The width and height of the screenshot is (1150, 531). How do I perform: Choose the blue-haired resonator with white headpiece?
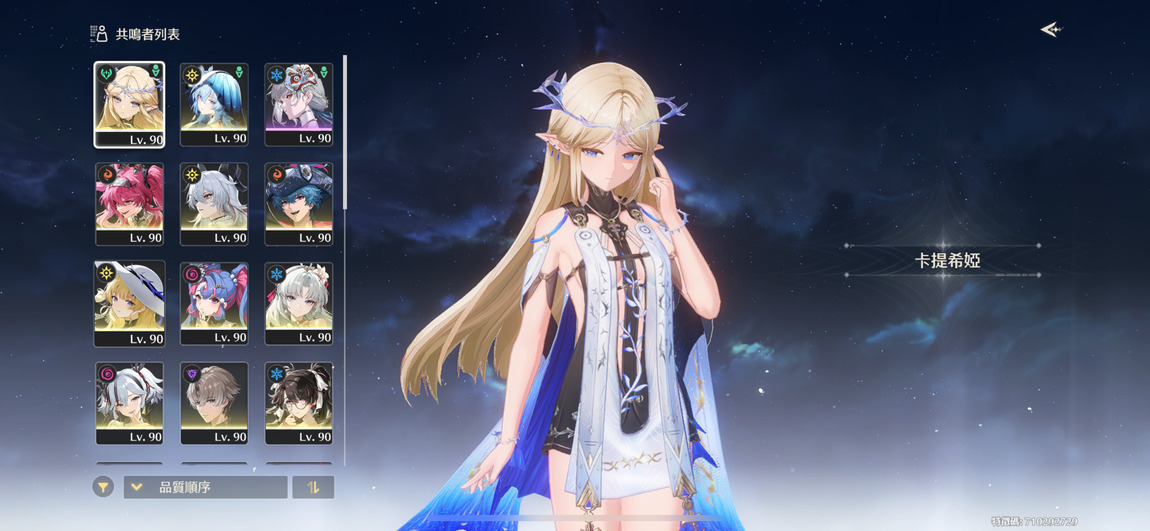tap(214, 104)
